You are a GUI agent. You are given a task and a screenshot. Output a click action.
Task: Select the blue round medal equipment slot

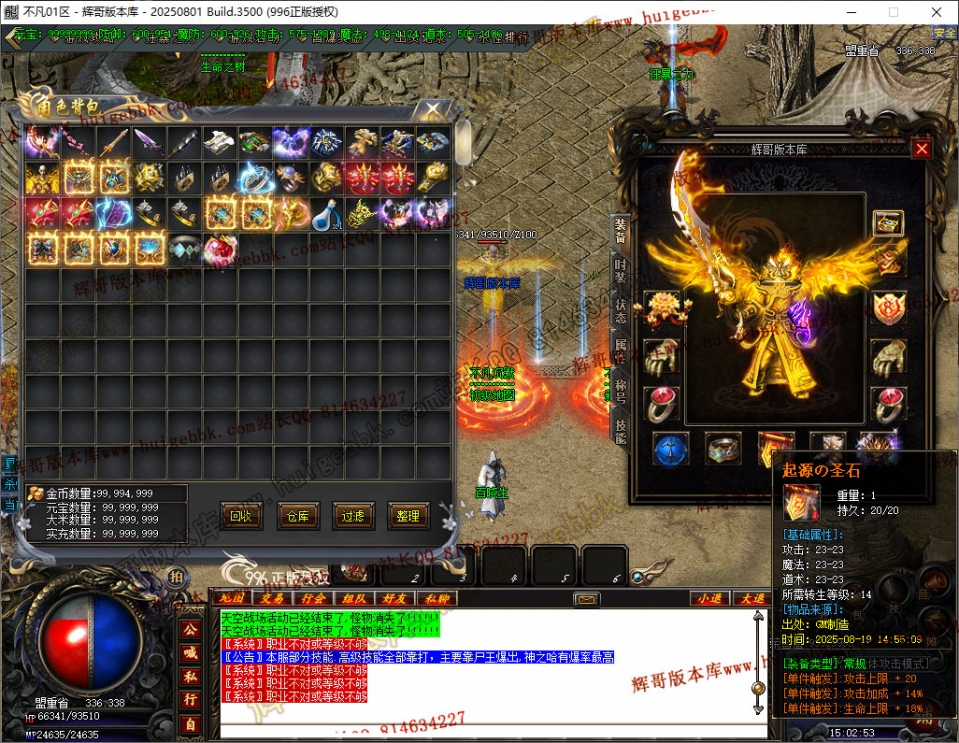point(671,448)
